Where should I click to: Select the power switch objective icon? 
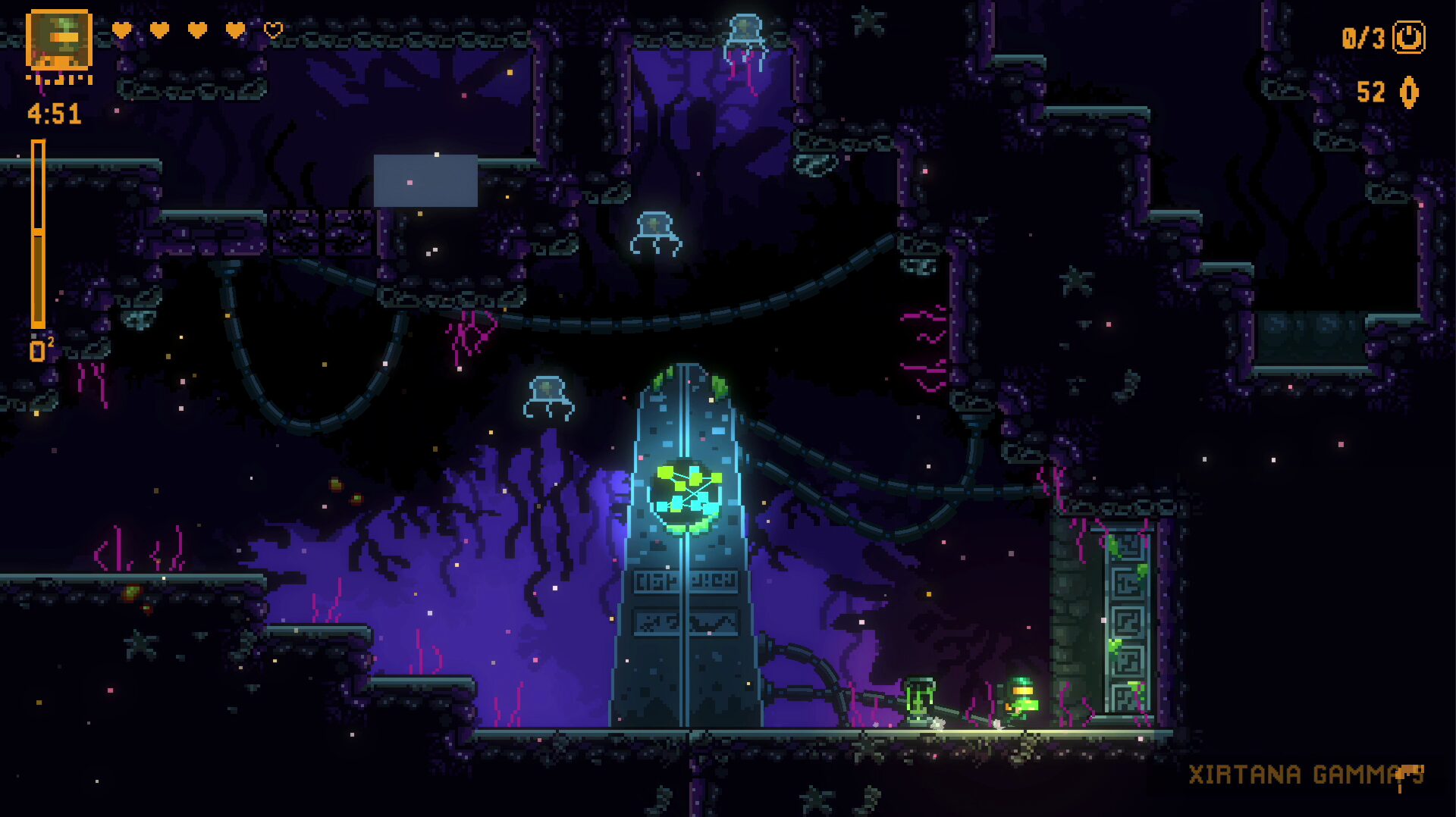tap(1409, 37)
